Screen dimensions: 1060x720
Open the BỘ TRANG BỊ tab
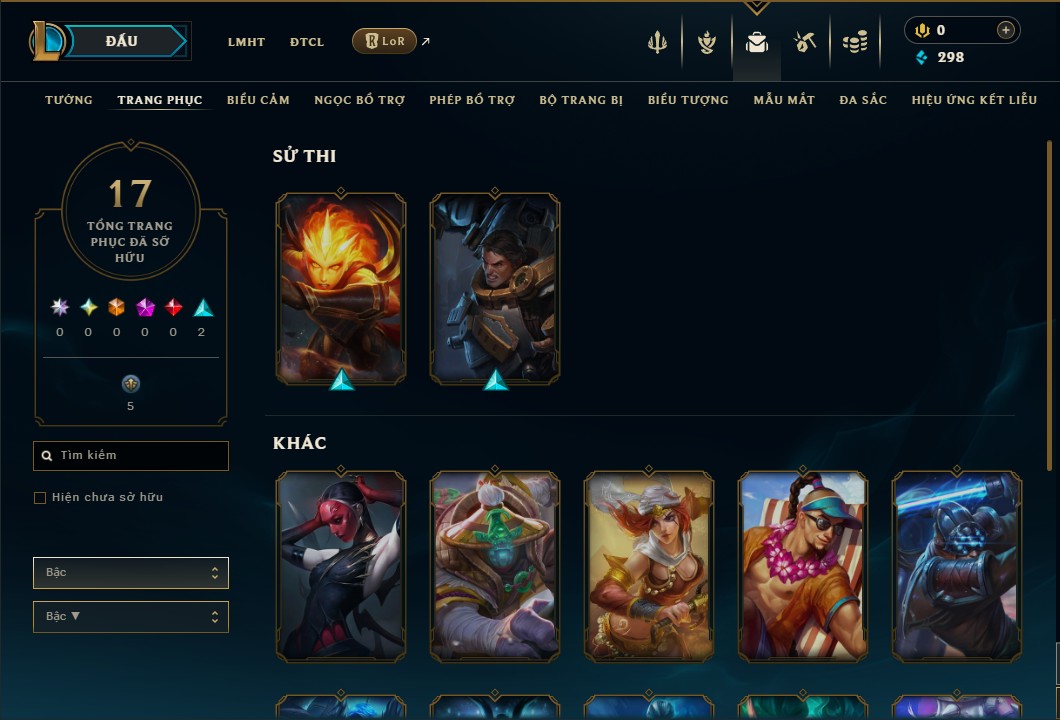(x=581, y=100)
